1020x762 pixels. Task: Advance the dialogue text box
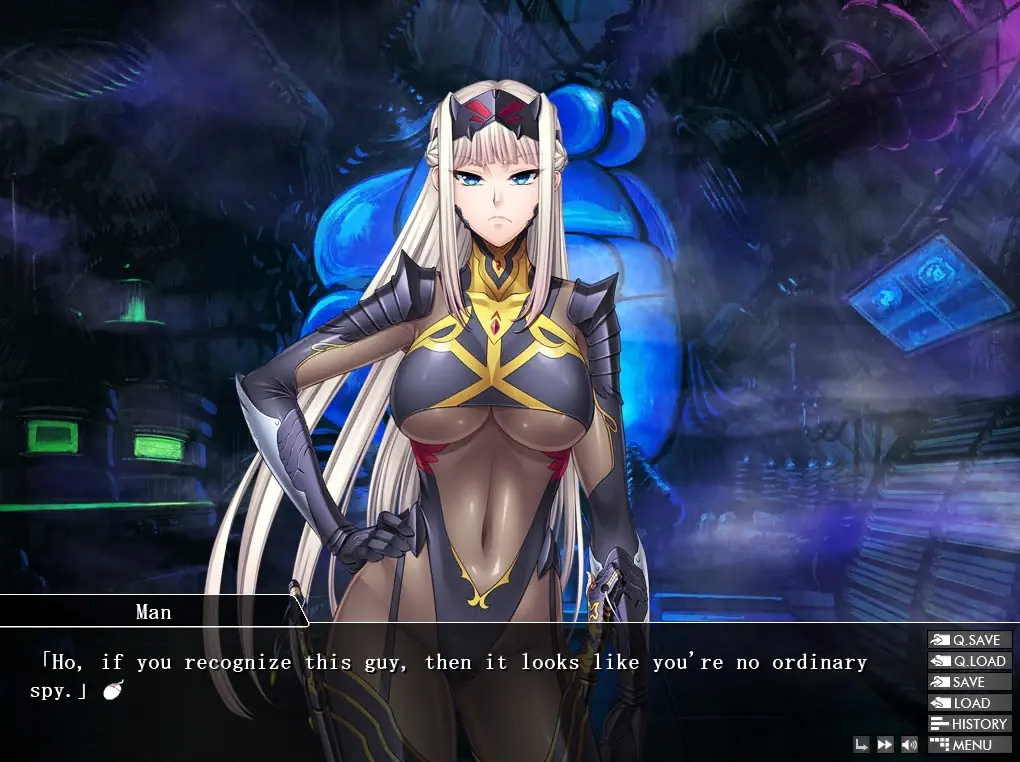tap(450, 690)
